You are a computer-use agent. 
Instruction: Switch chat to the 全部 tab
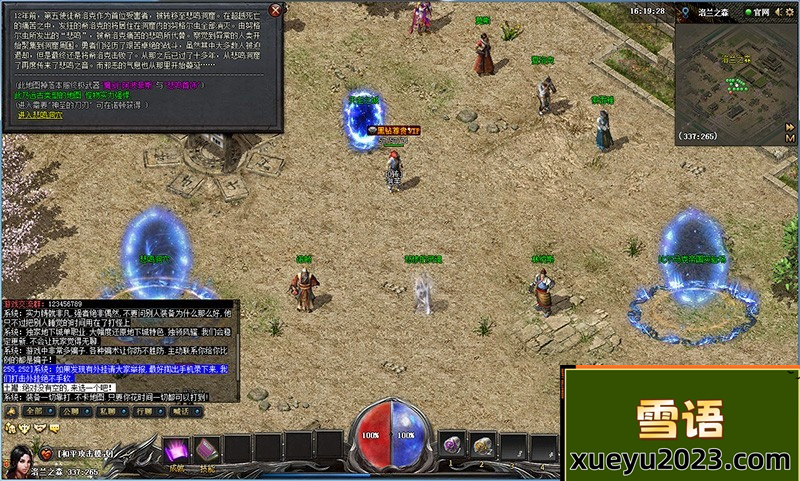pos(34,410)
